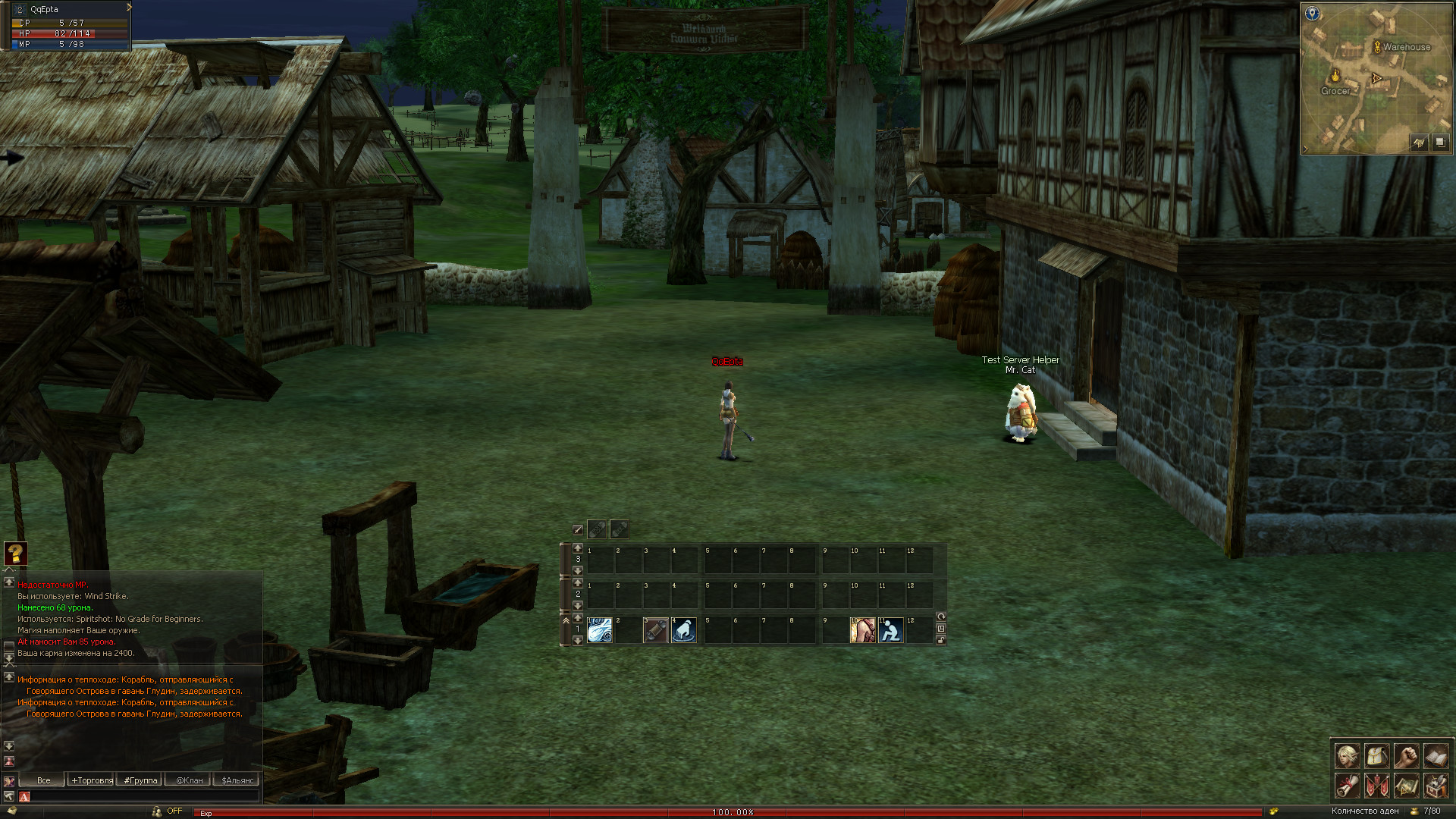This screenshot has height=819, width=1456.
Task: Toggle the sit/stand action icon
Action: click(x=891, y=630)
